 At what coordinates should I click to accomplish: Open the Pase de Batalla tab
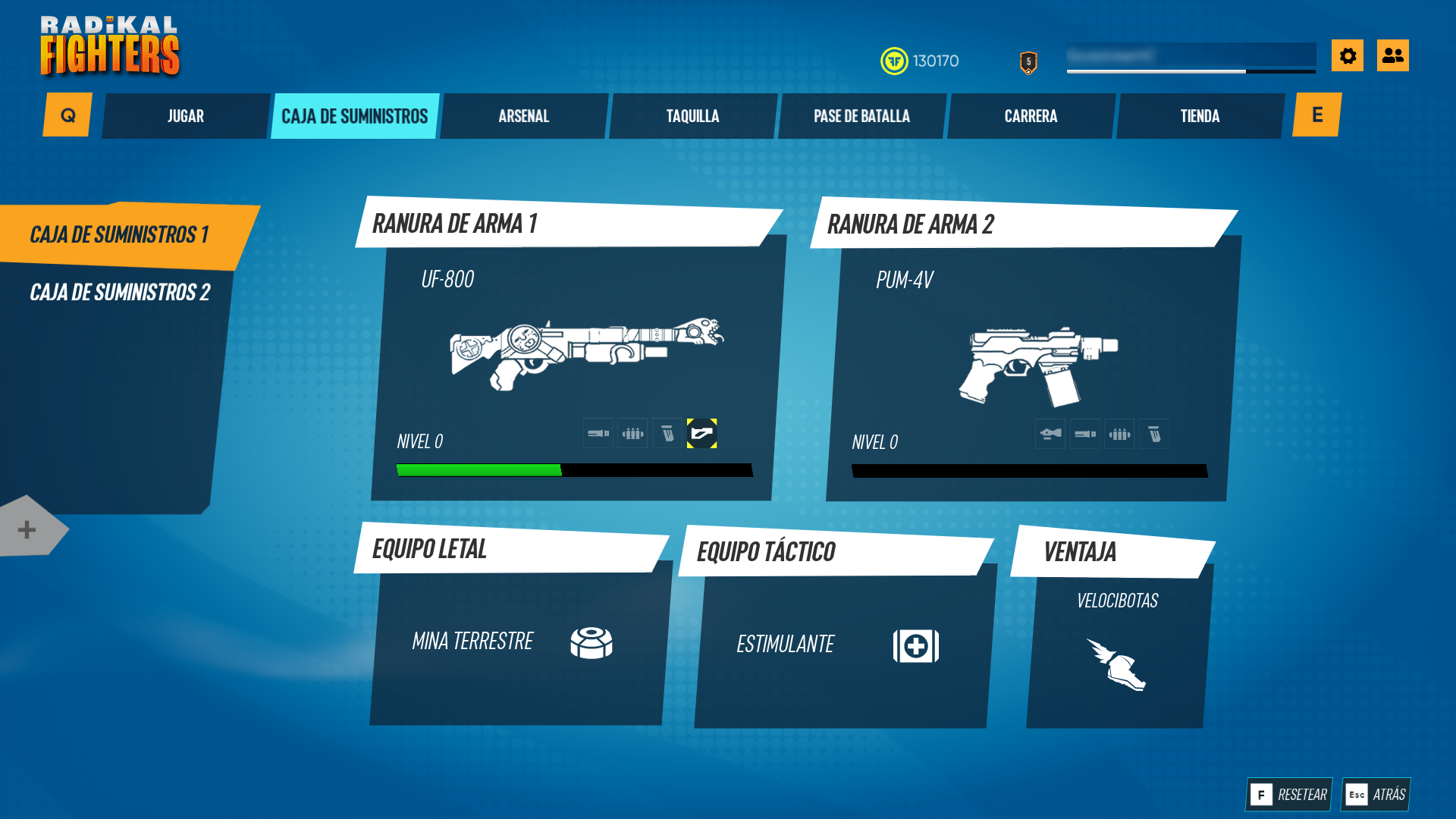coord(861,116)
